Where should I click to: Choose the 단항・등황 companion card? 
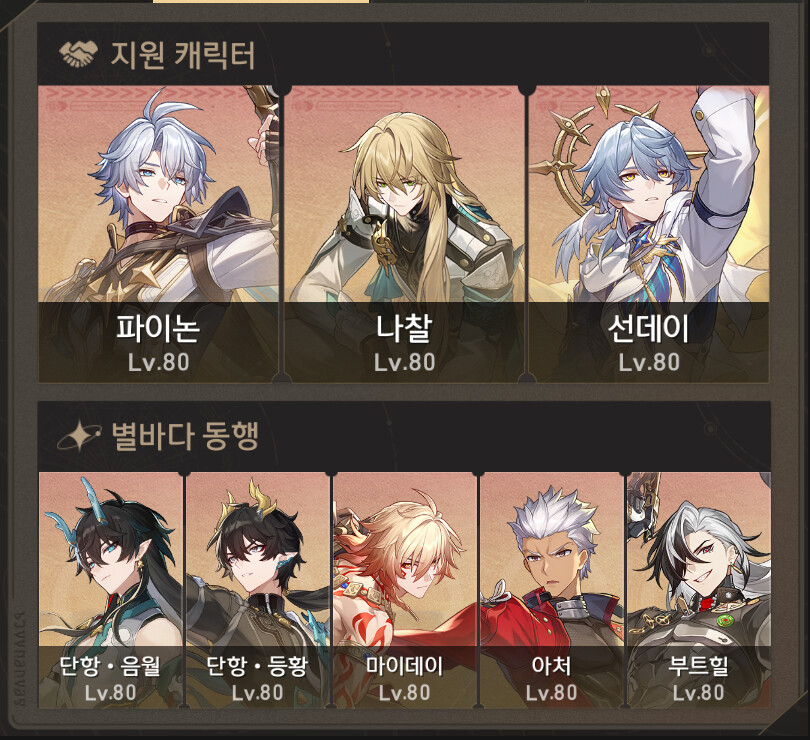(258, 590)
